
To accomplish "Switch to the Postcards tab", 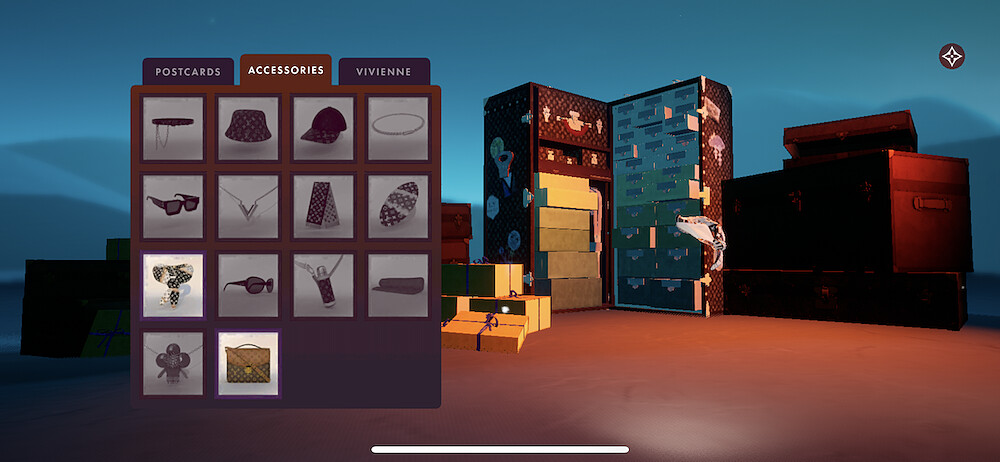I will 188,72.
